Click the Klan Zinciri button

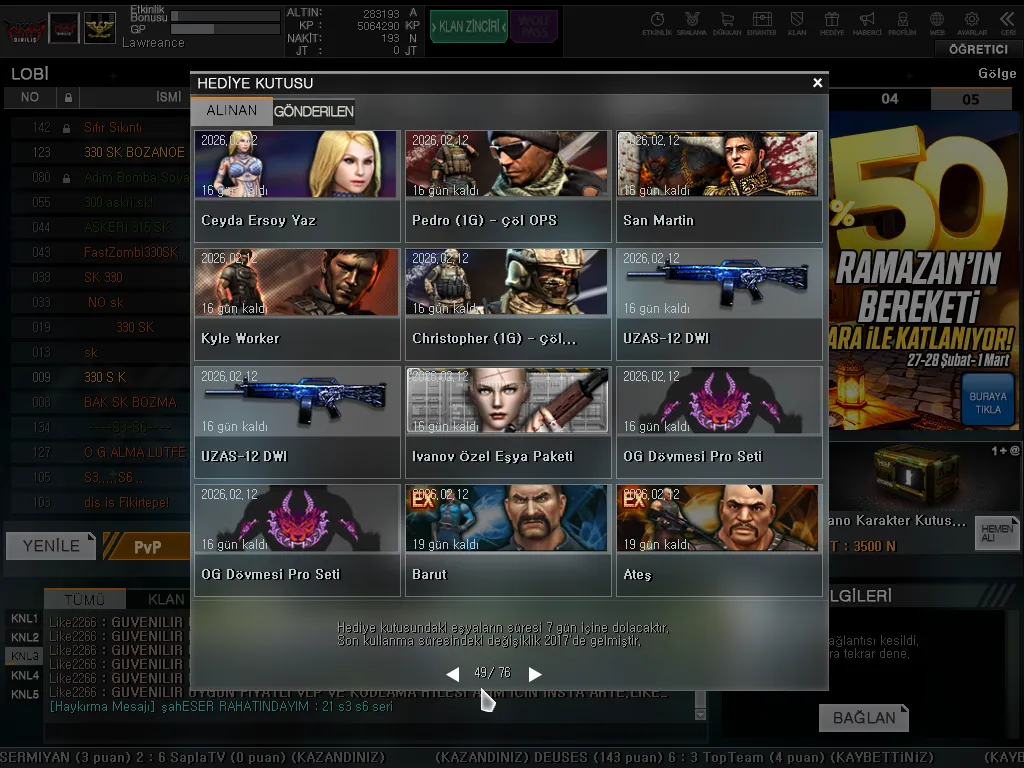pyautogui.click(x=467, y=27)
